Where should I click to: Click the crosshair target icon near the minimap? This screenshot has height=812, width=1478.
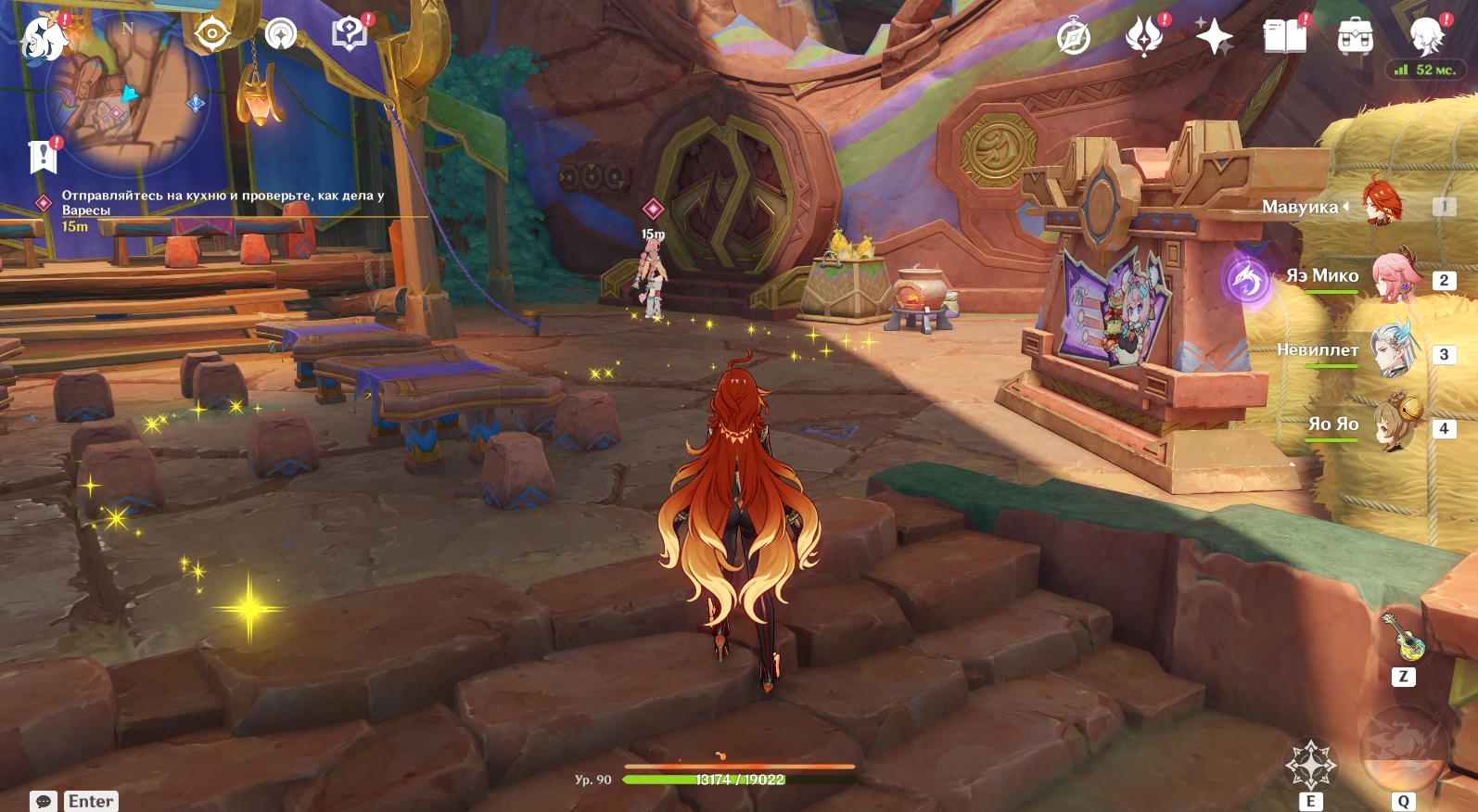211,34
